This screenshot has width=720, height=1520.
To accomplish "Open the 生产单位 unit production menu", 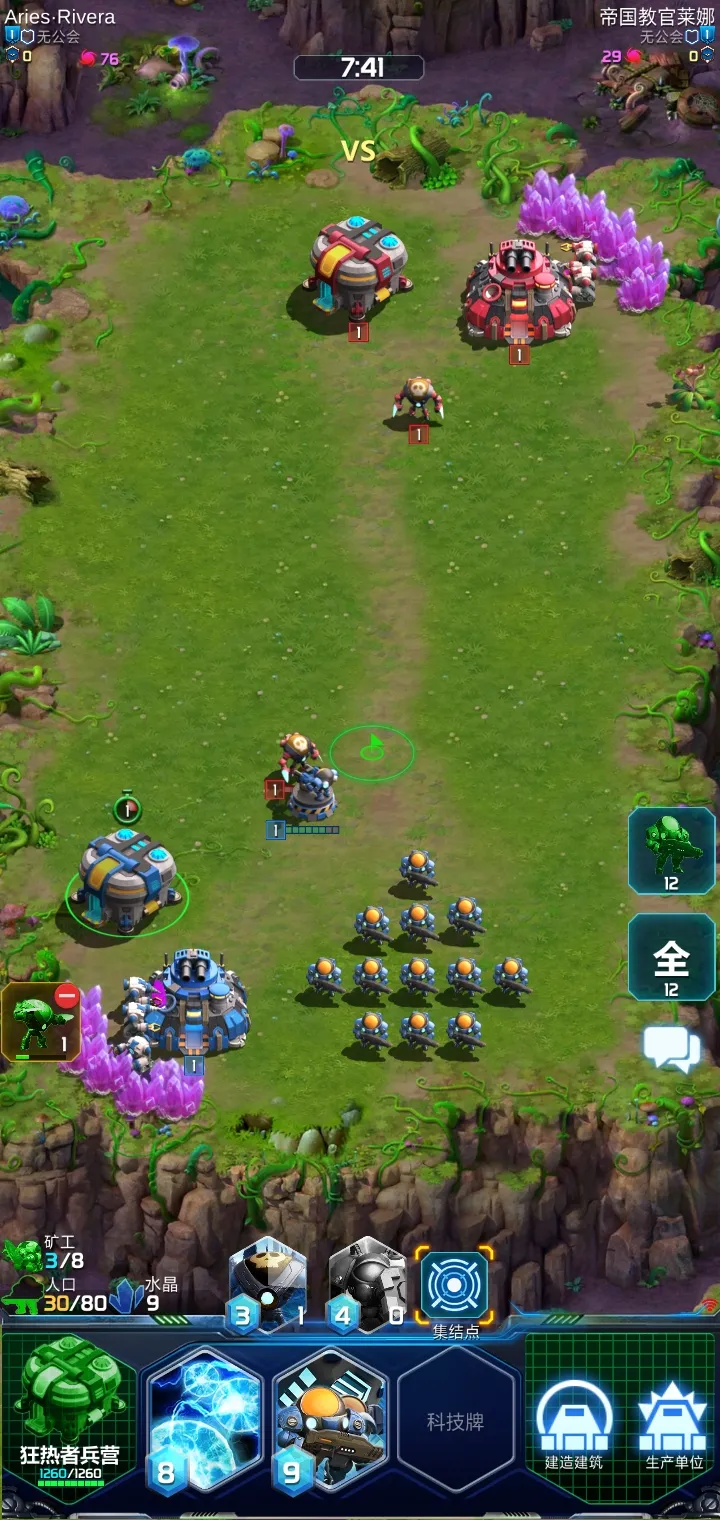I will [x=673, y=1422].
